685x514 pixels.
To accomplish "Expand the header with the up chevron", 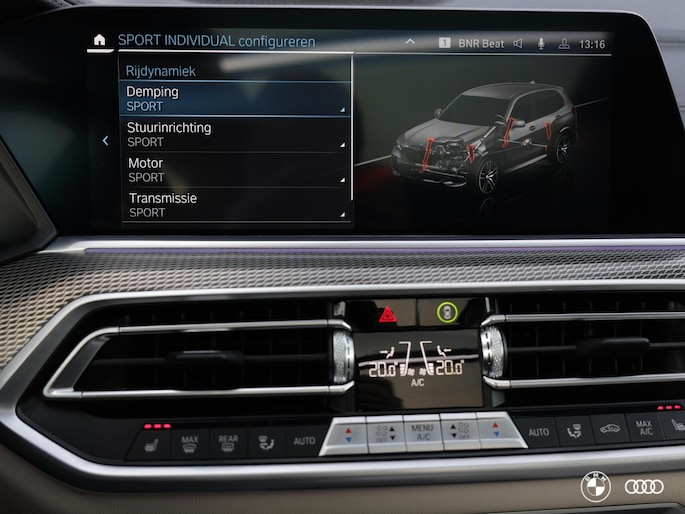I will pyautogui.click(x=410, y=43).
